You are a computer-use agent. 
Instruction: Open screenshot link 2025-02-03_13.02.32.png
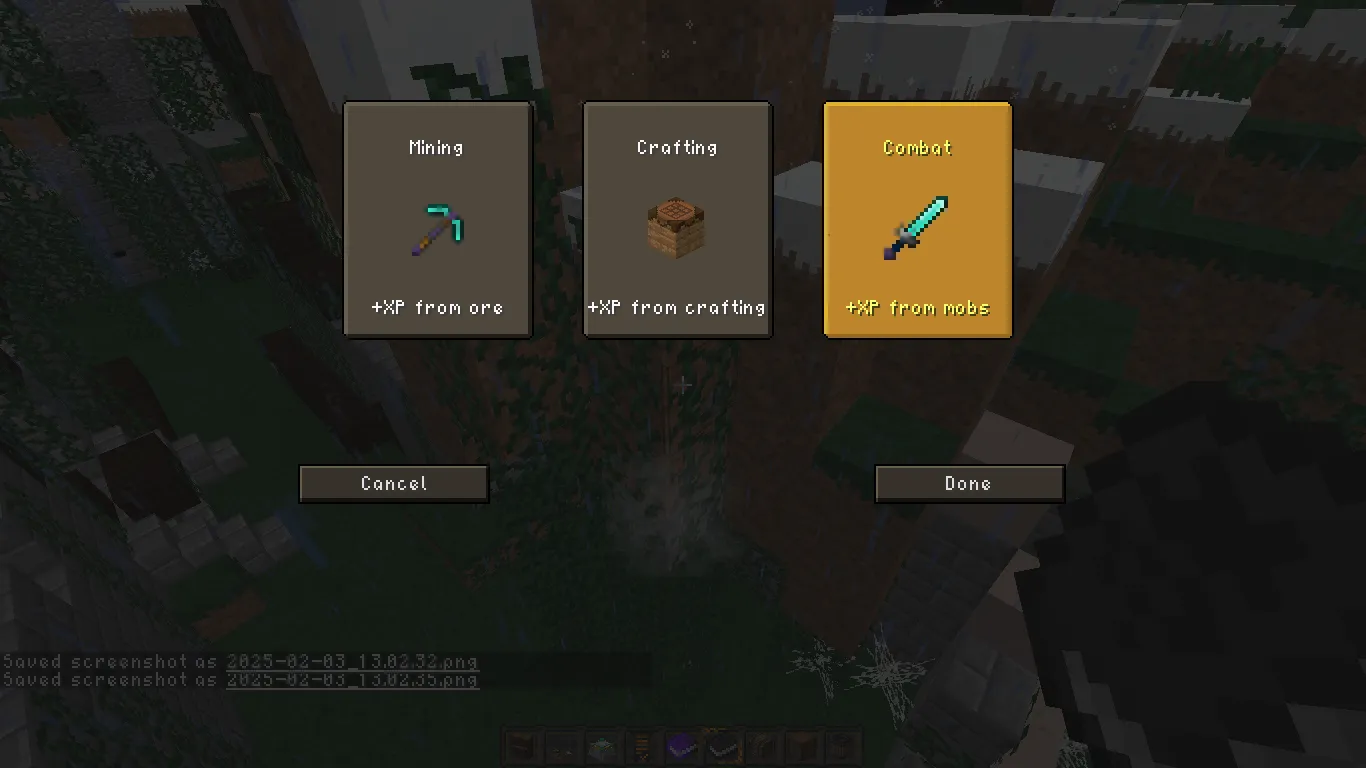[353, 662]
